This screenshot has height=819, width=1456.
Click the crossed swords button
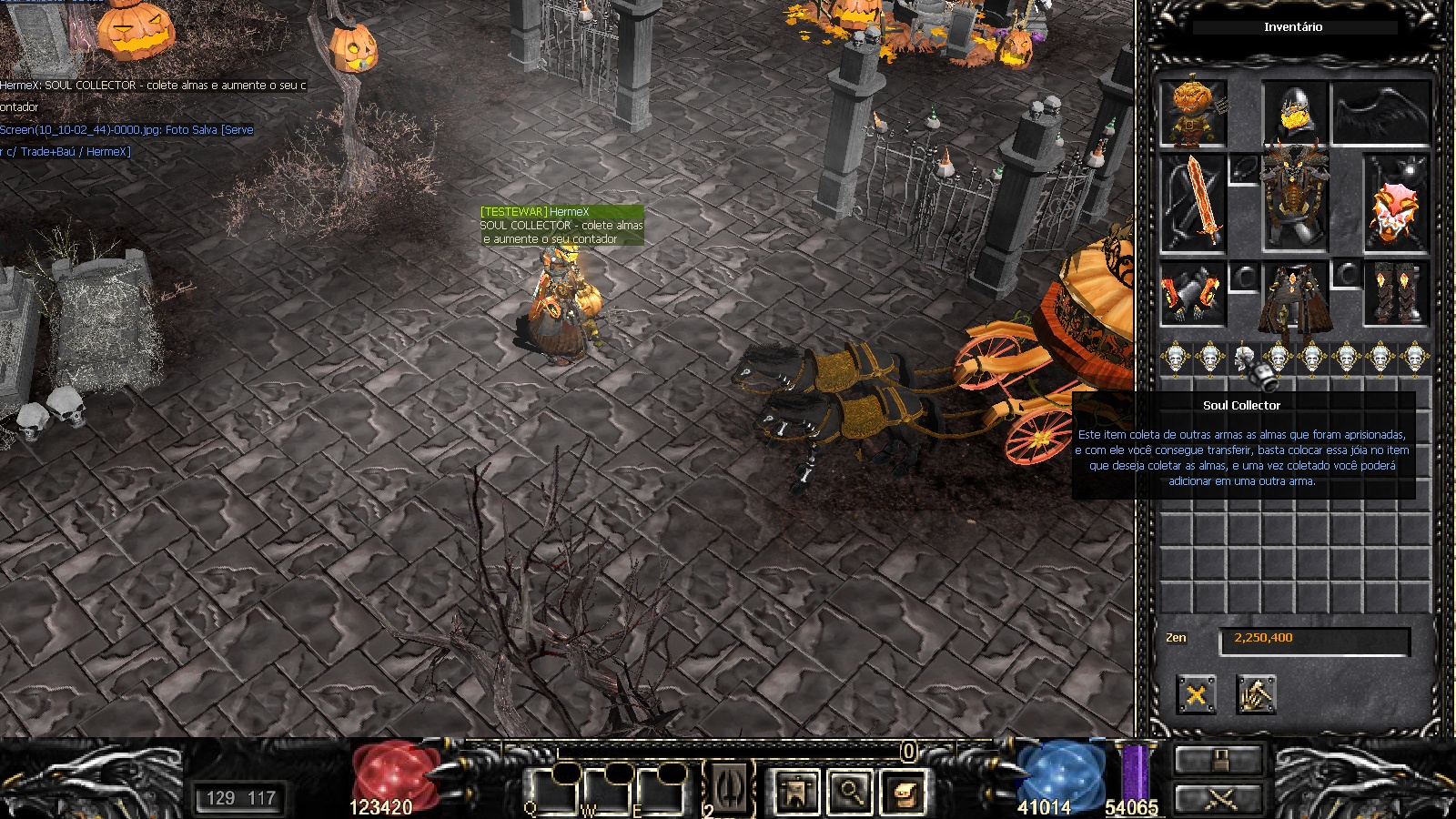[x=1218, y=799]
